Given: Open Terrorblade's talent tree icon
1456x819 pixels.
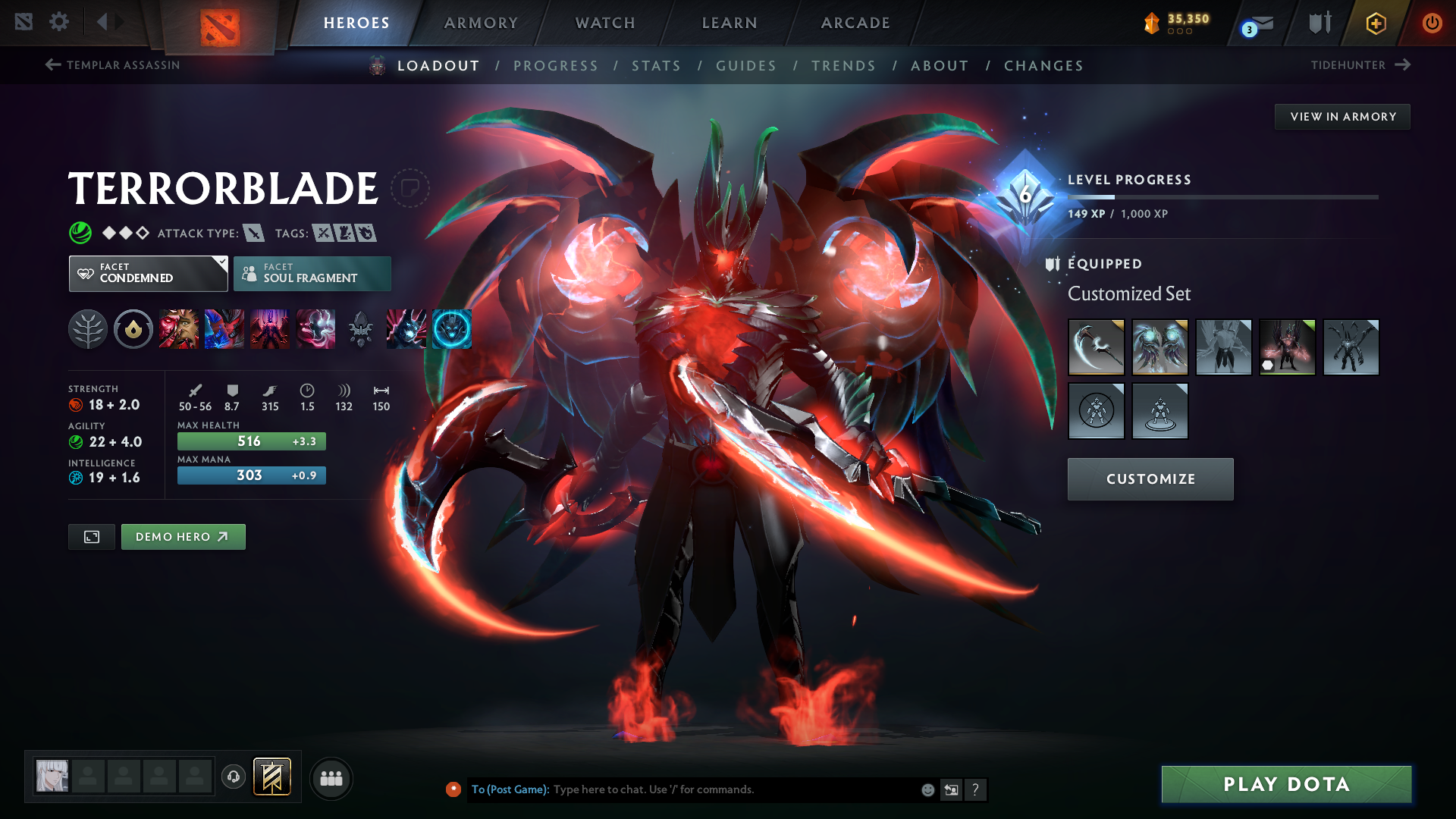Looking at the screenshot, I should [88, 329].
